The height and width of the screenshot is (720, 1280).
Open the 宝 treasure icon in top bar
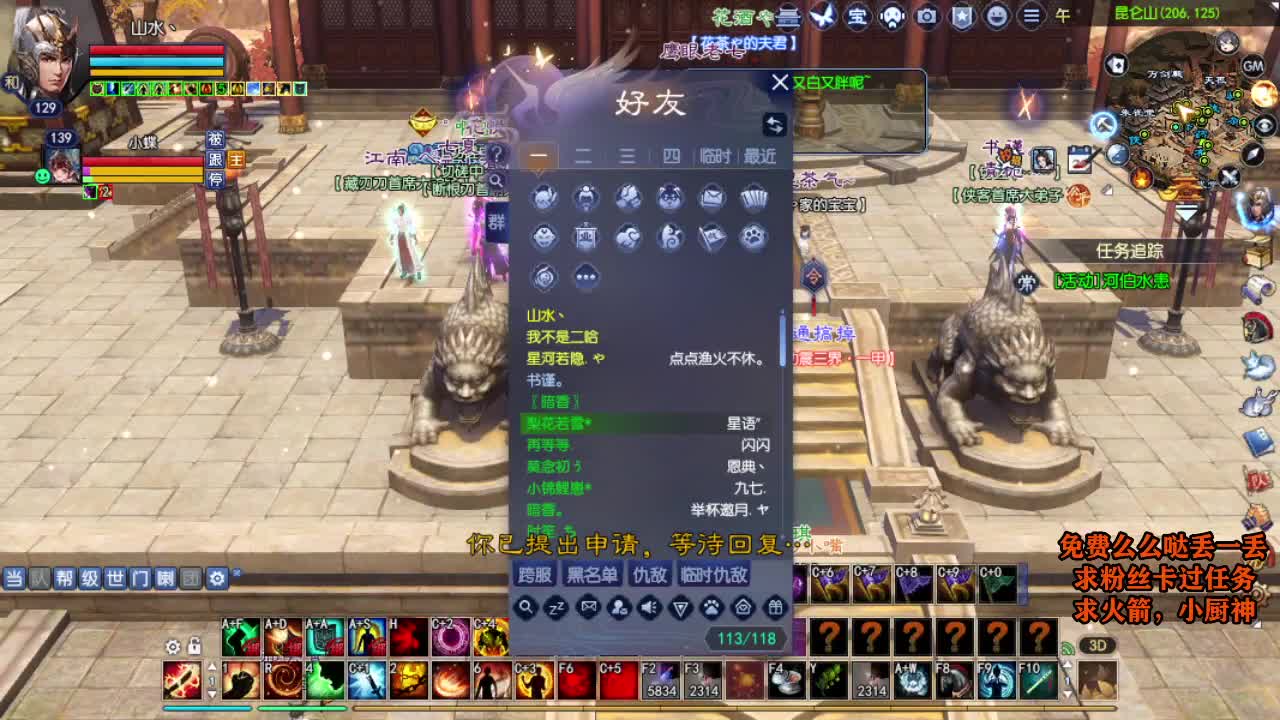(x=856, y=15)
